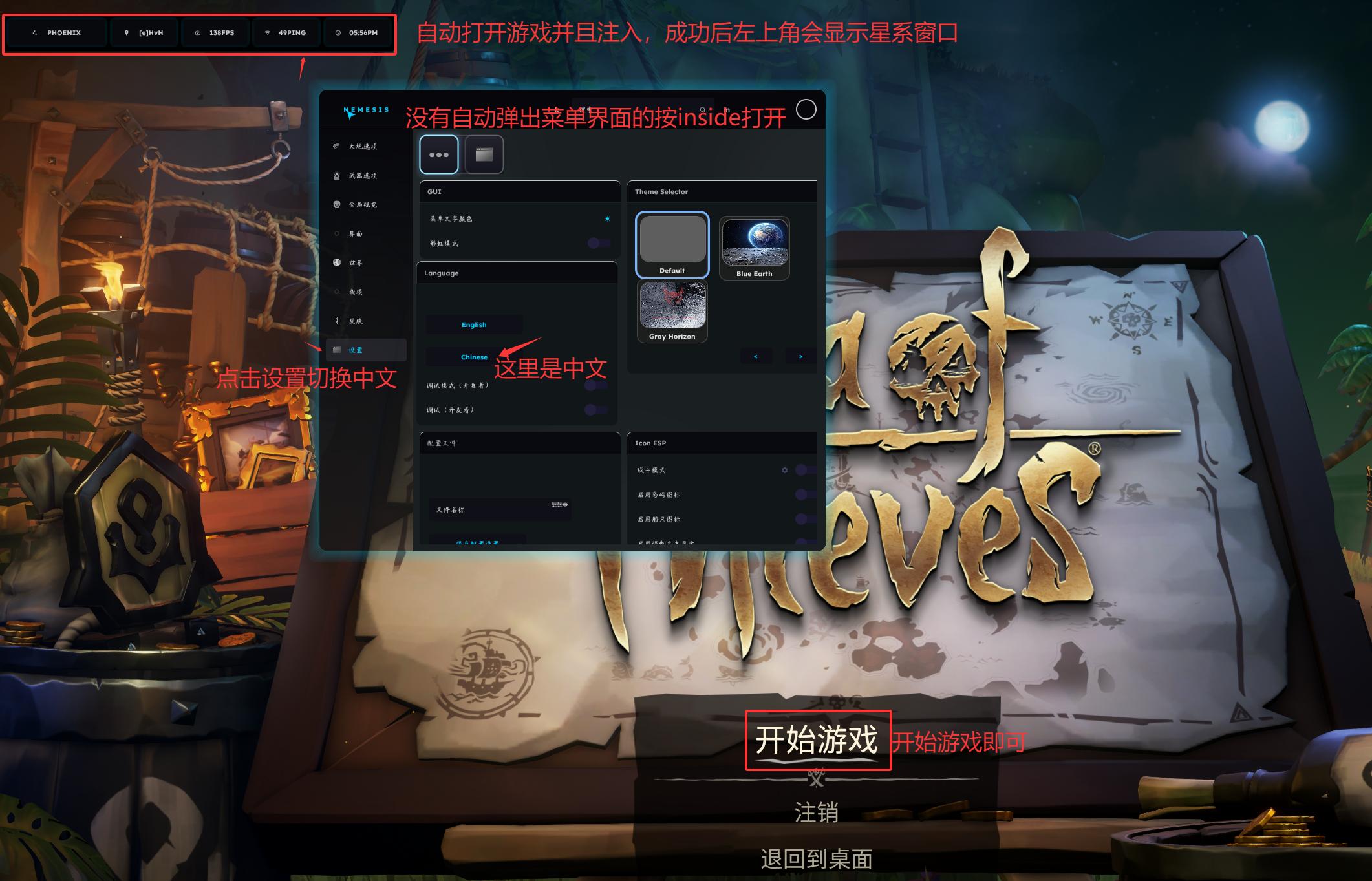The image size is (1372, 881).
Task: Click the next arrow in Theme Selector
Action: coord(800,356)
